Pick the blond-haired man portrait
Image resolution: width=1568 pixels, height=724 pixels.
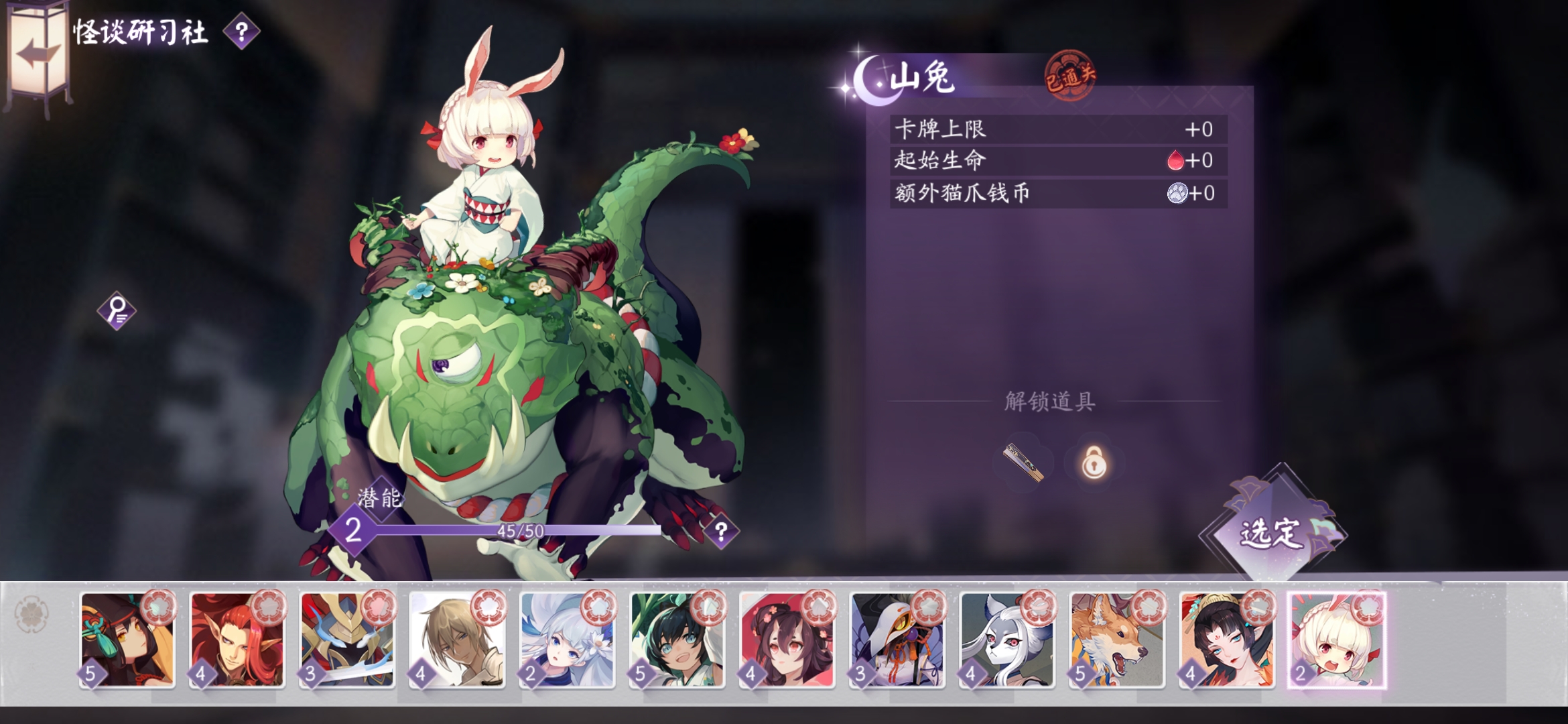click(457, 640)
